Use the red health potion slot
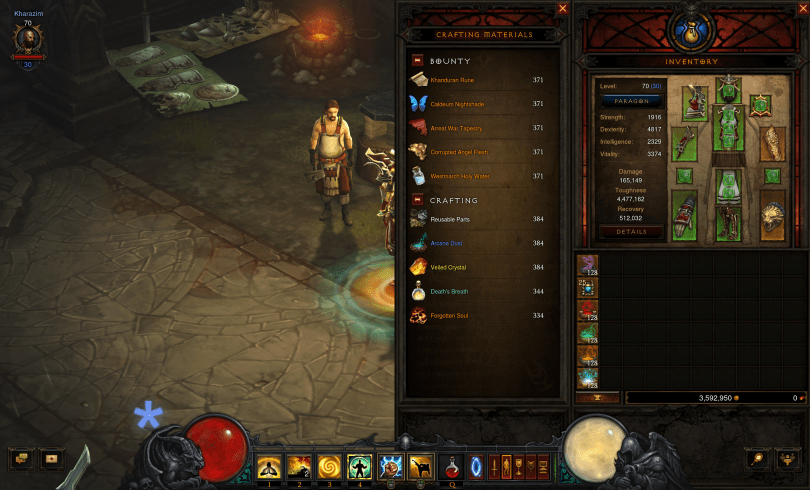Image resolution: width=810 pixels, height=490 pixels. pos(452,465)
